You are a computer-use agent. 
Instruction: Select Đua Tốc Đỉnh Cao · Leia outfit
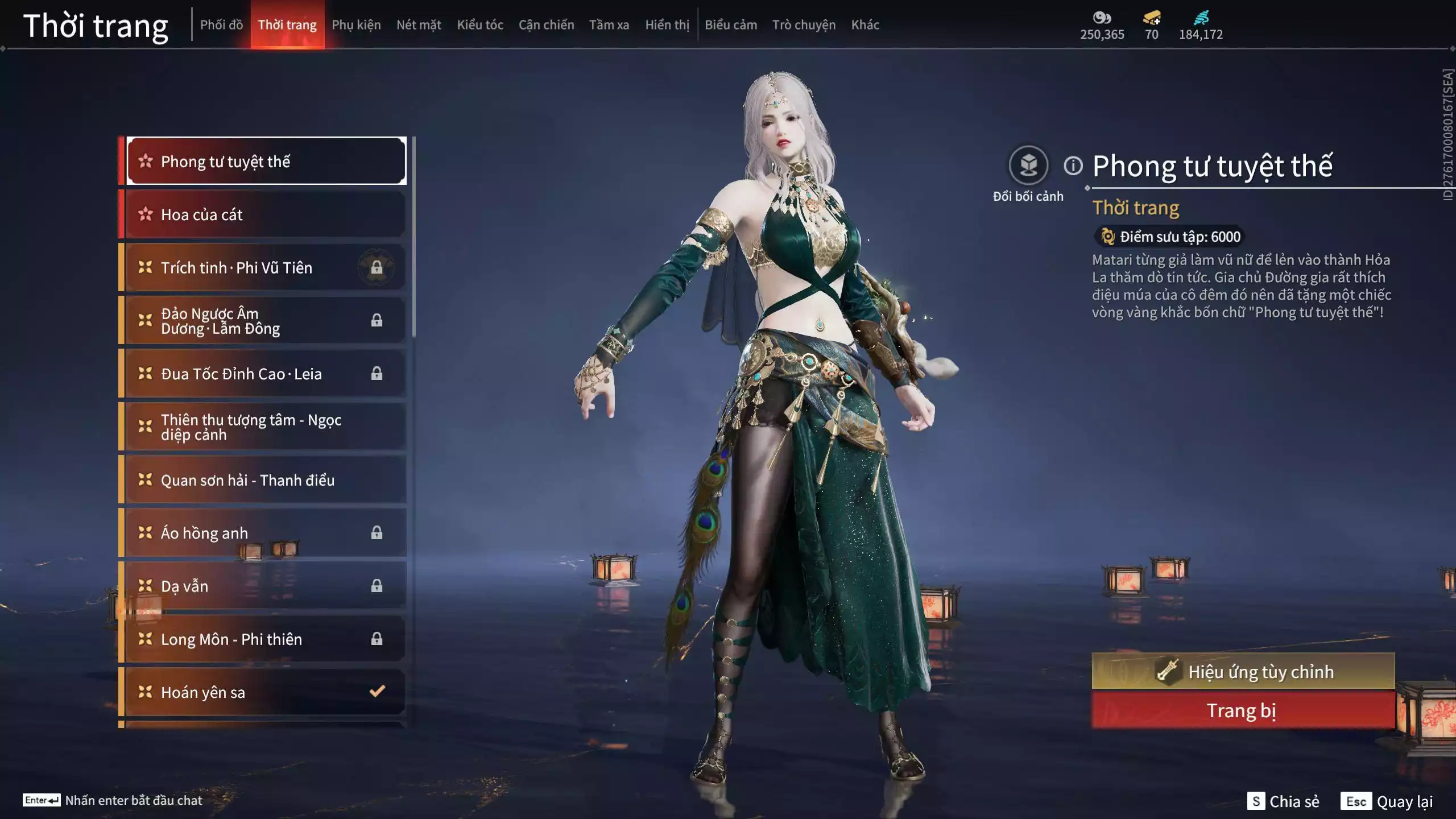265,374
